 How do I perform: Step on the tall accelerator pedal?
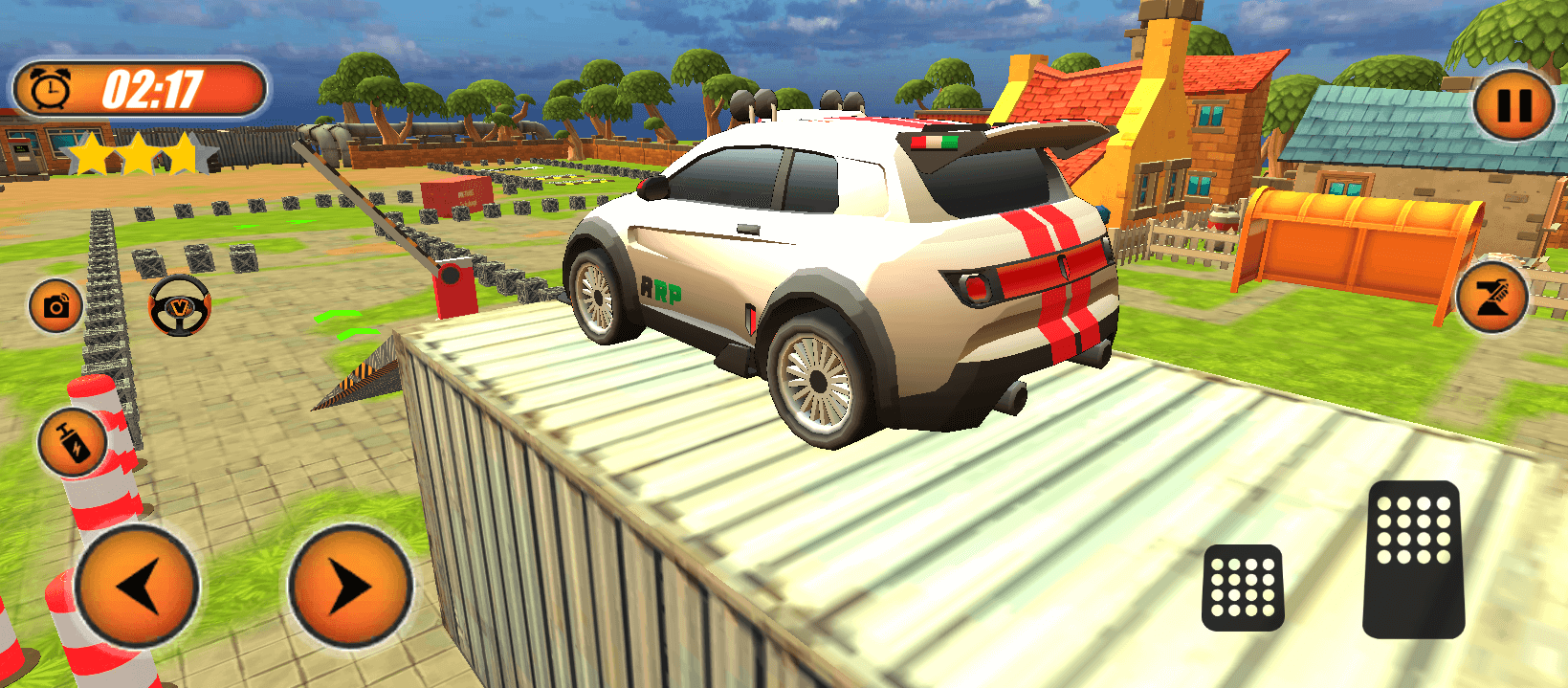(1414, 559)
